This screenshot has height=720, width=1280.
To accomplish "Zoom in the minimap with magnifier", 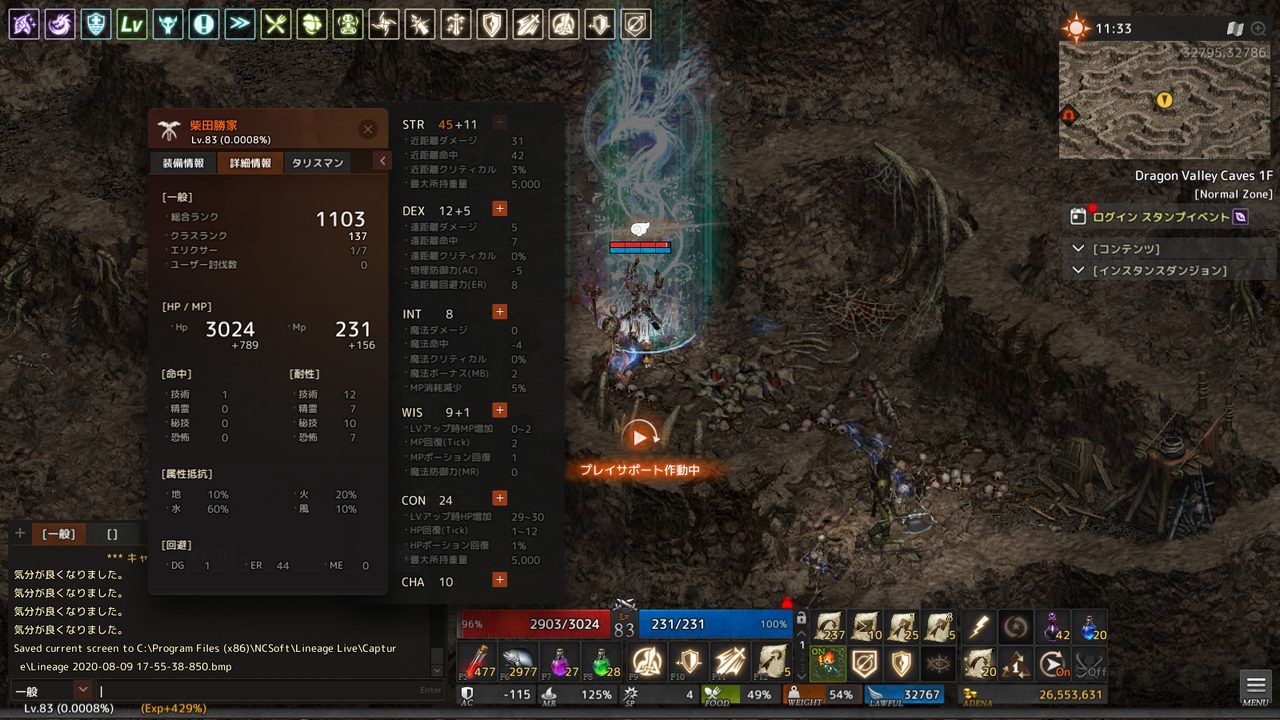I will (1258, 28).
